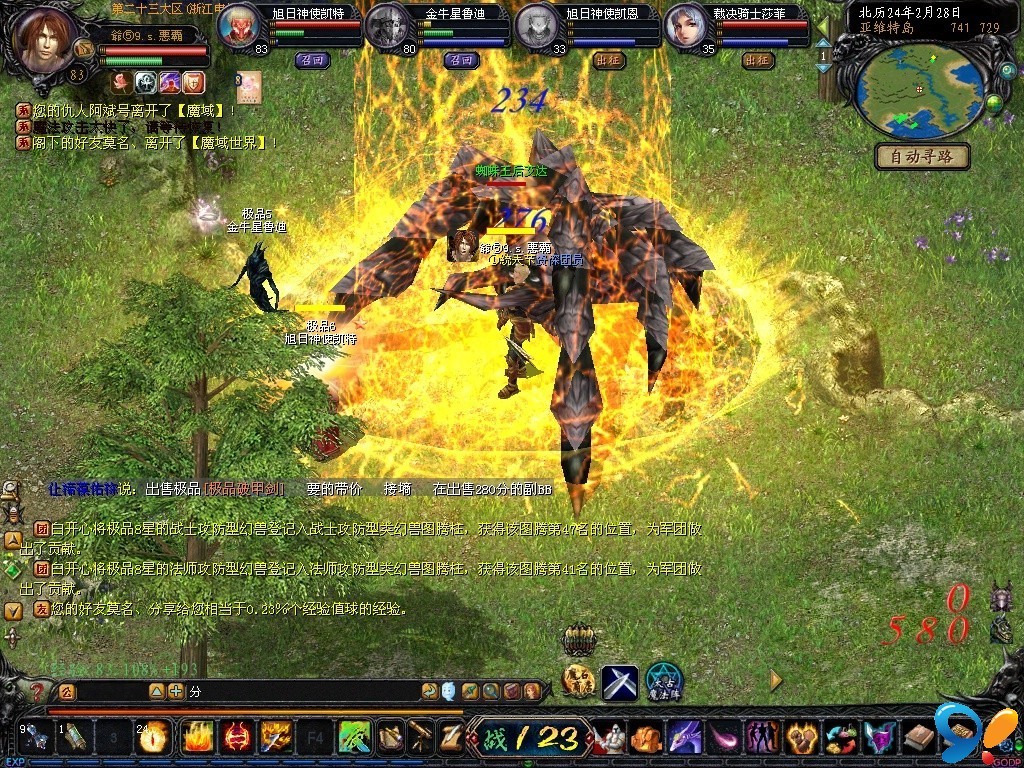Open the book icon in bottom menu

point(918,738)
